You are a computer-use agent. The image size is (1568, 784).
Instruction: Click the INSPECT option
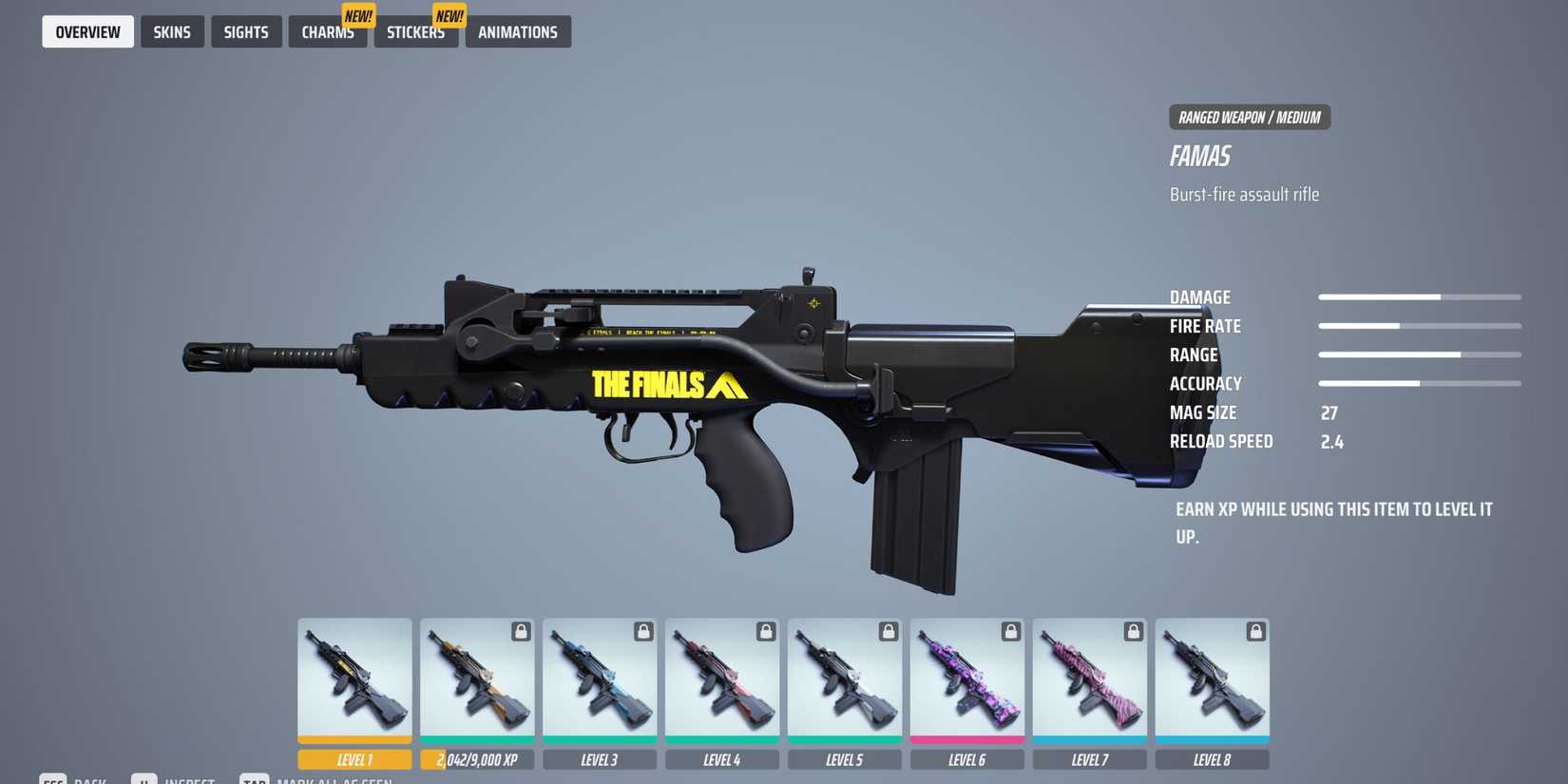pos(187,780)
